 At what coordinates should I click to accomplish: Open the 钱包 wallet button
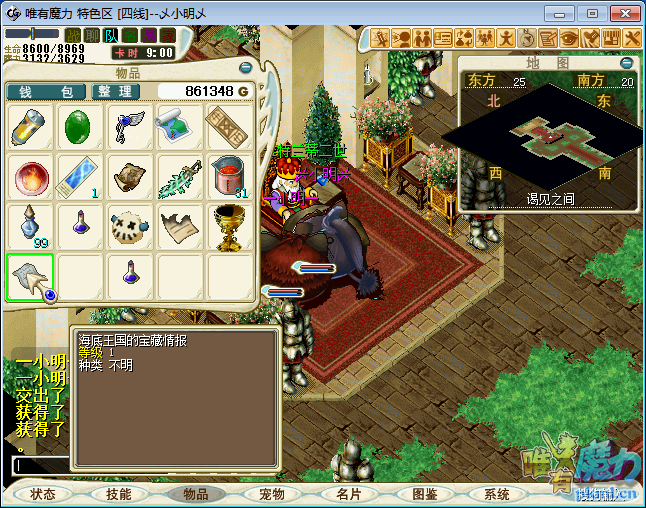[45, 92]
